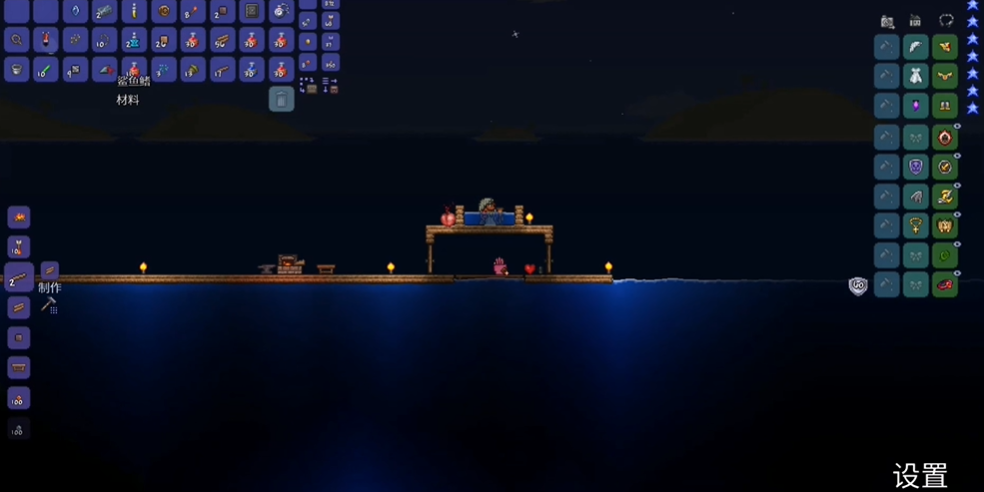Select the yellow potion bottle slot
The image size is (984, 492).
pos(134,11)
